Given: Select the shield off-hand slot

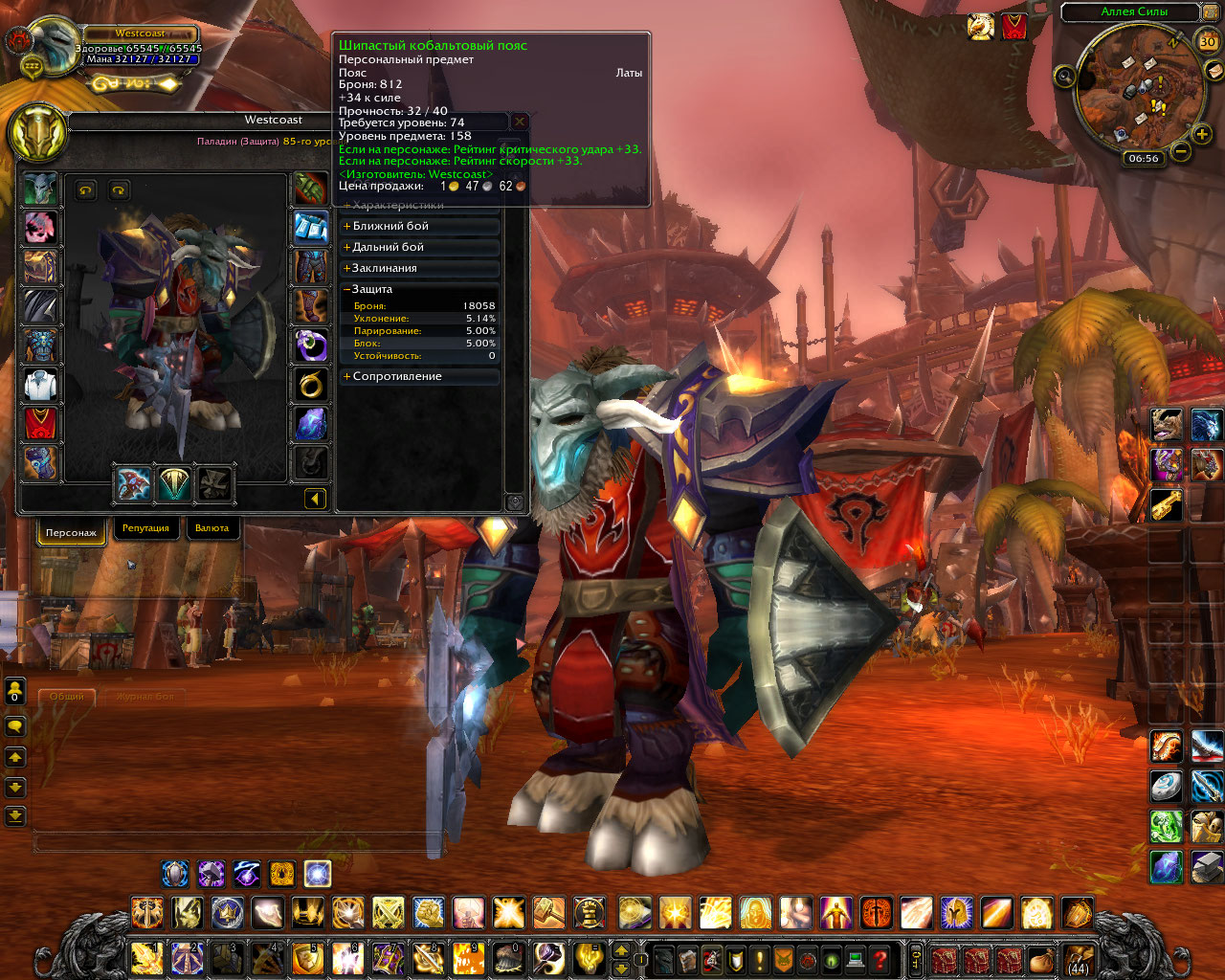Looking at the screenshot, I should tap(173, 484).
